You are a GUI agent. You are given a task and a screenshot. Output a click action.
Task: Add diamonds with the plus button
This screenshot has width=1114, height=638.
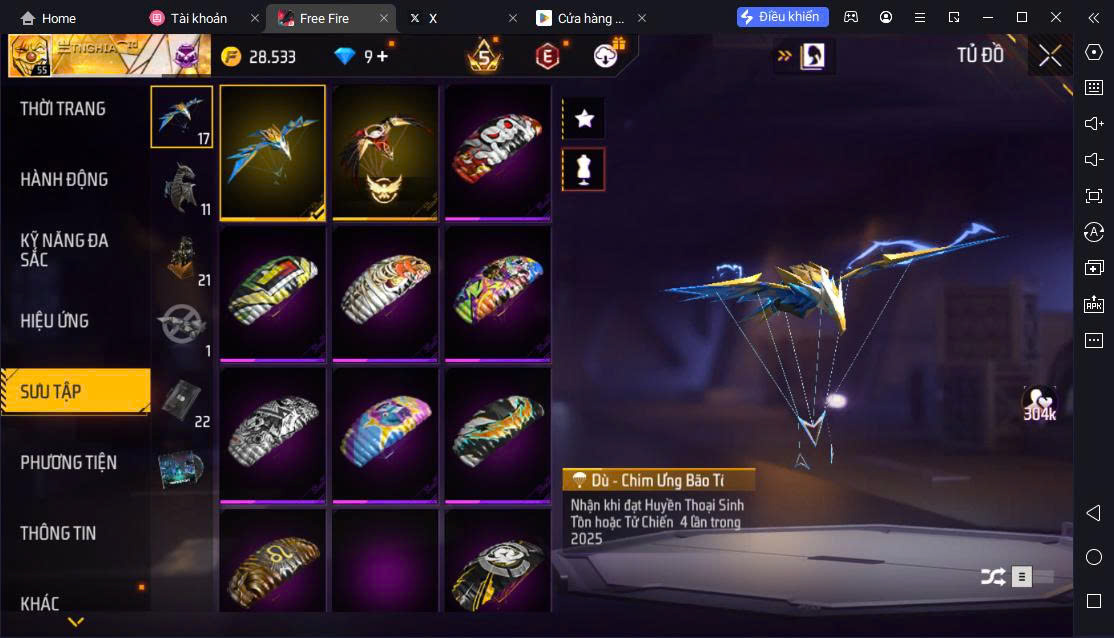[382, 56]
